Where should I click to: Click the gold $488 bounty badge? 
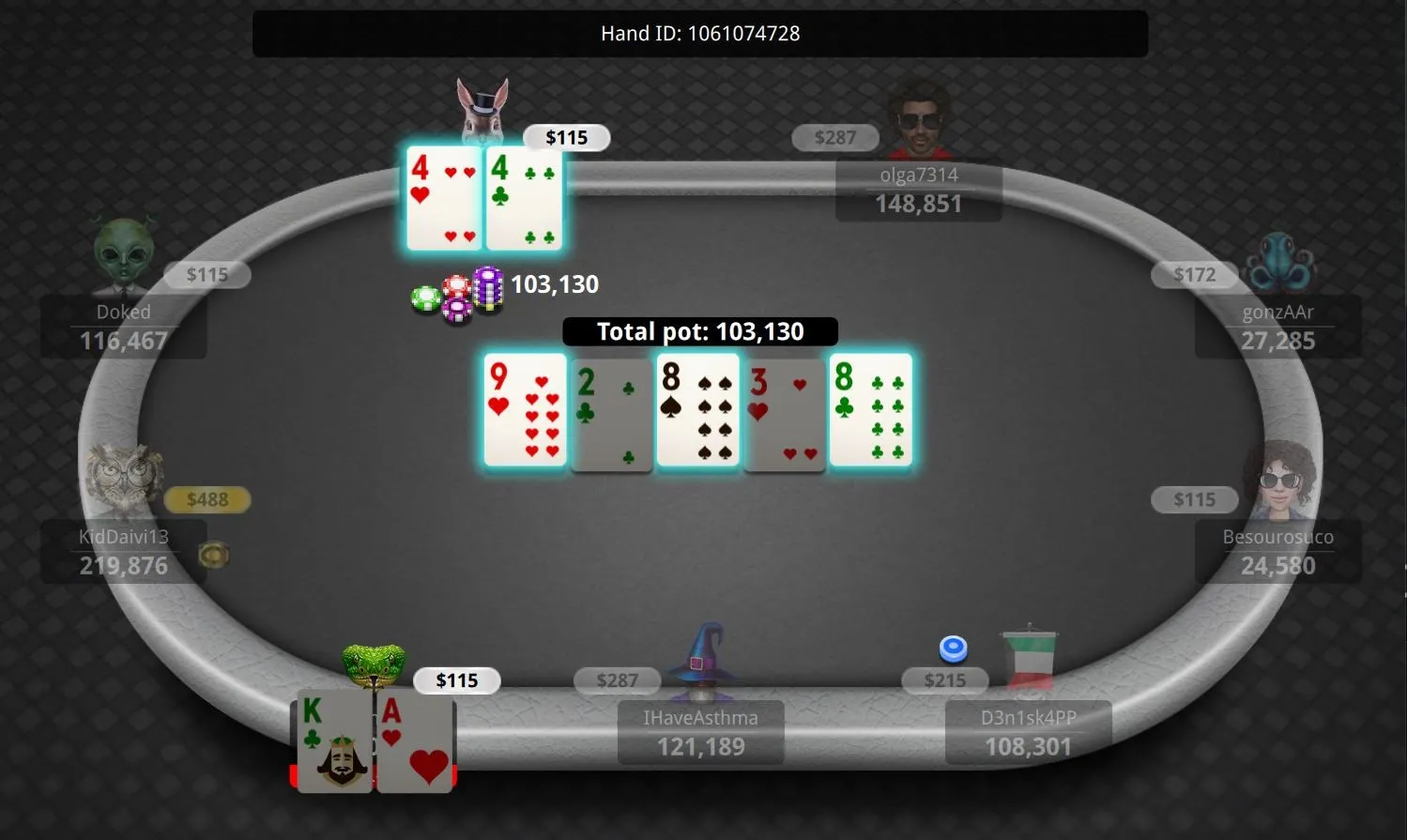[x=207, y=499]
